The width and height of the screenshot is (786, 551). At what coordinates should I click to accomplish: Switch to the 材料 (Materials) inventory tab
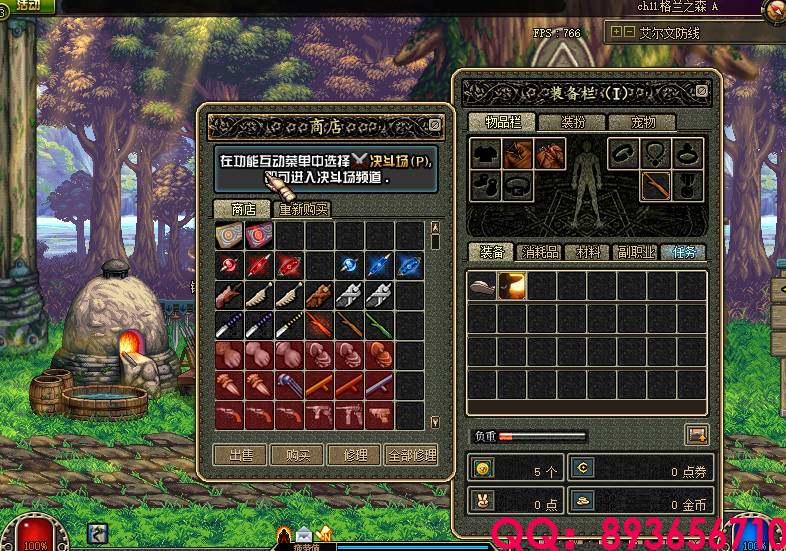pos(588,252)
